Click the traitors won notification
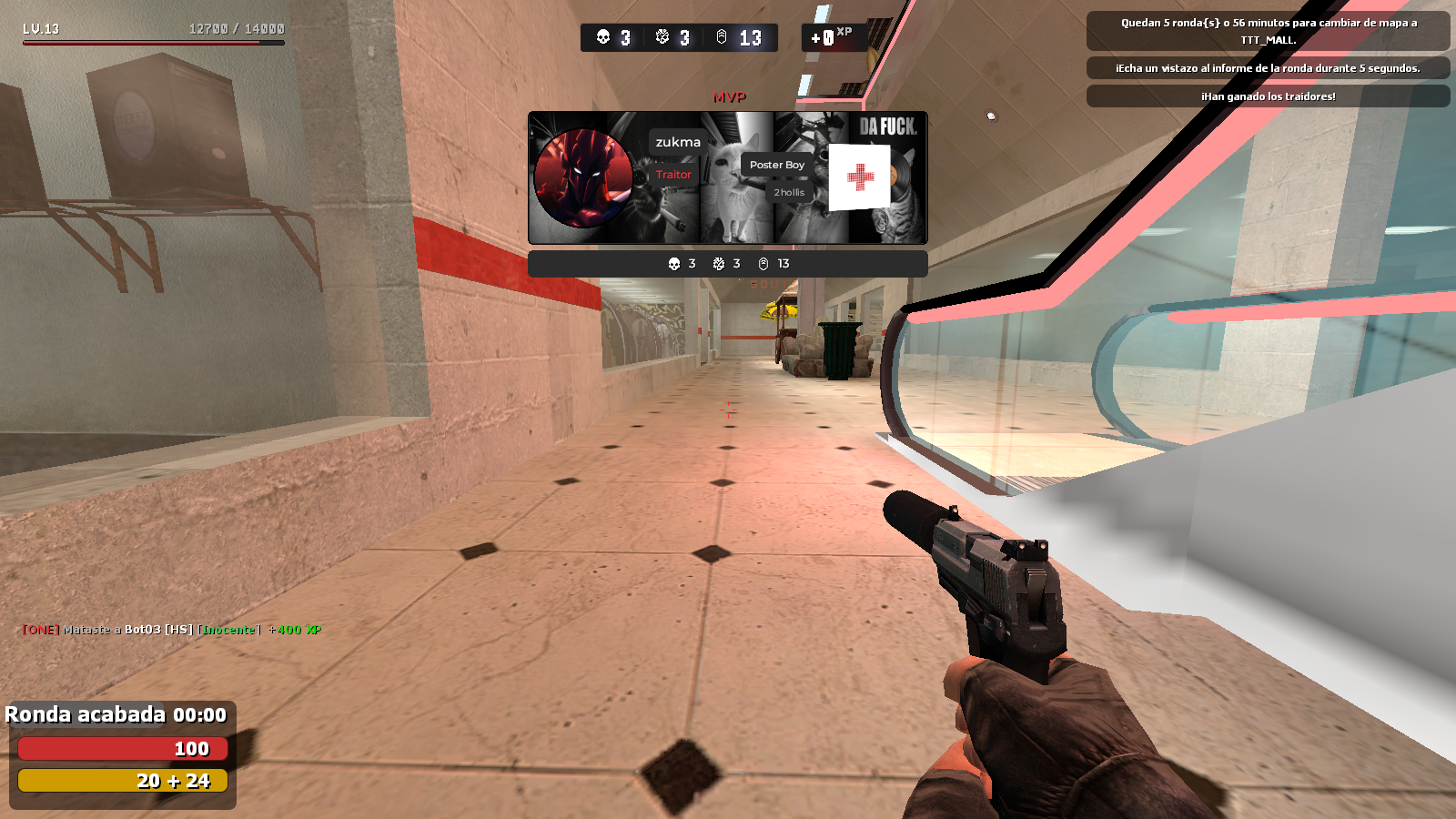1456x819 pixels. click(1268, 96)
